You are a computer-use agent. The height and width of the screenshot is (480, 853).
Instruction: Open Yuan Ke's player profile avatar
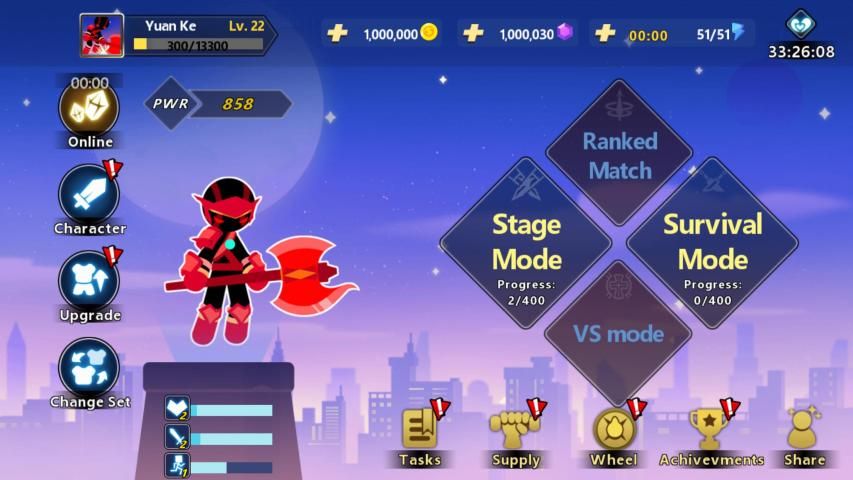tap(102, 35)
